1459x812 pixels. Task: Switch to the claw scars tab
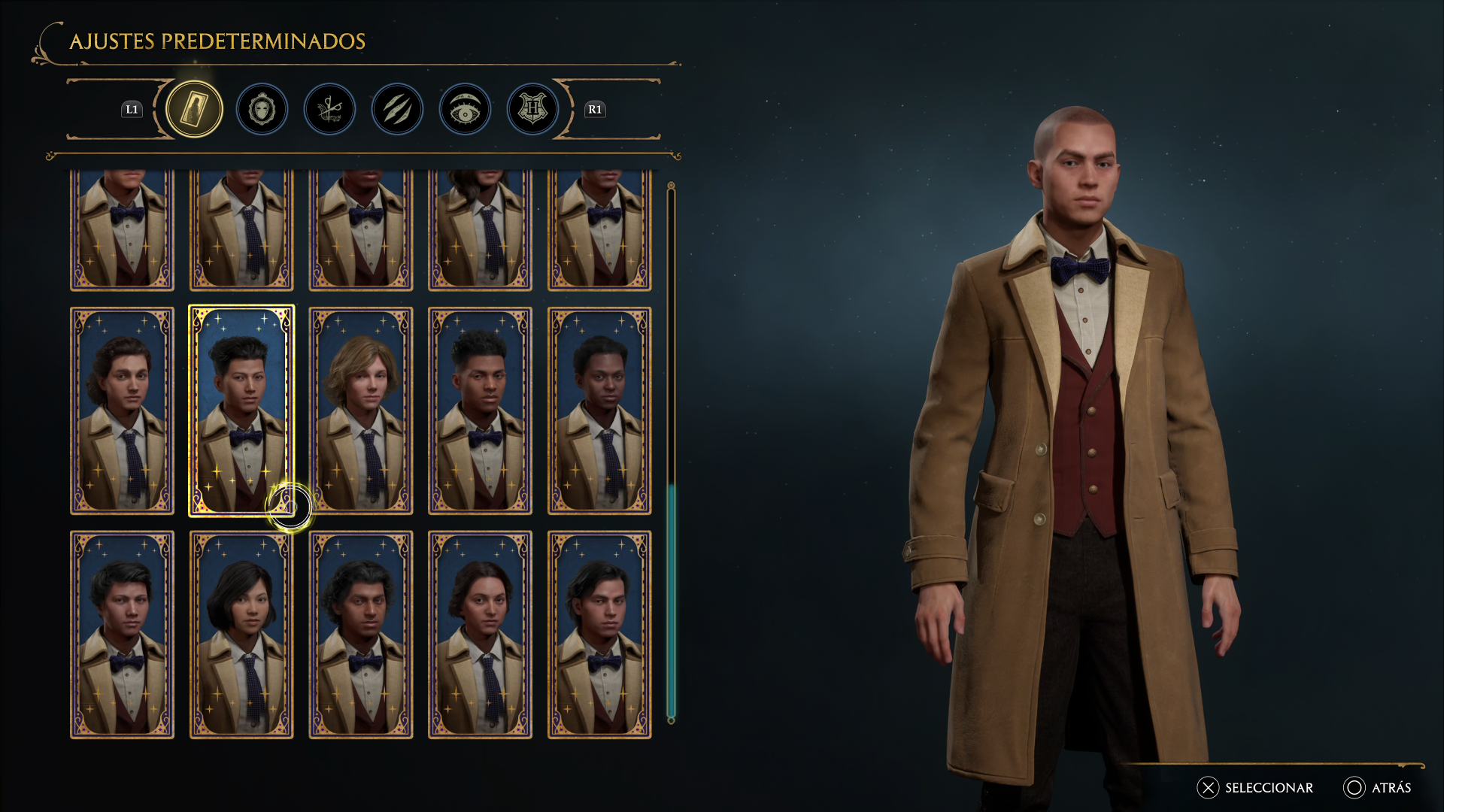tap(397, 110)
